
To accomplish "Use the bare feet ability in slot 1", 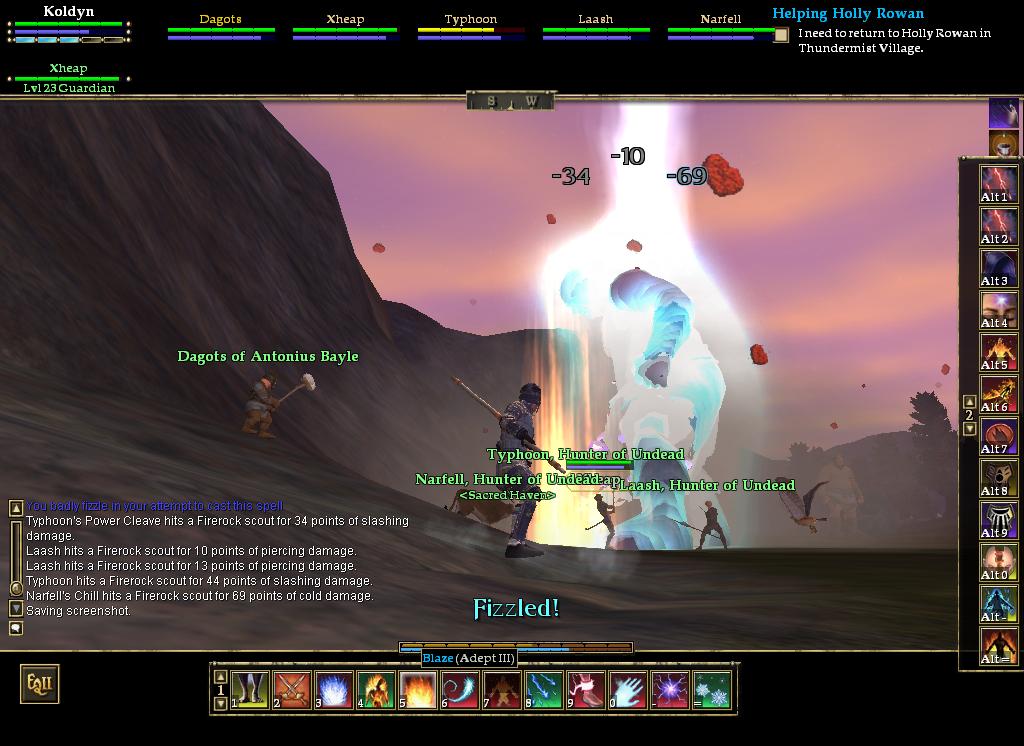I will point(249,690).
